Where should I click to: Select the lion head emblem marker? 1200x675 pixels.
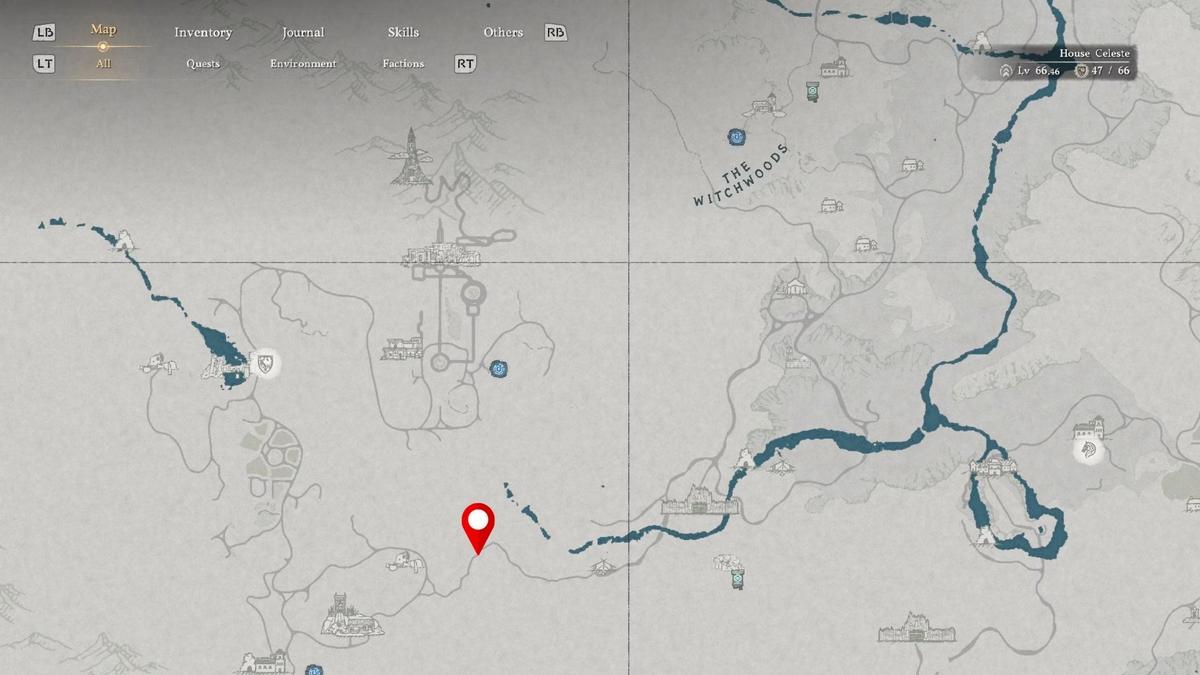click(1088, 451)
